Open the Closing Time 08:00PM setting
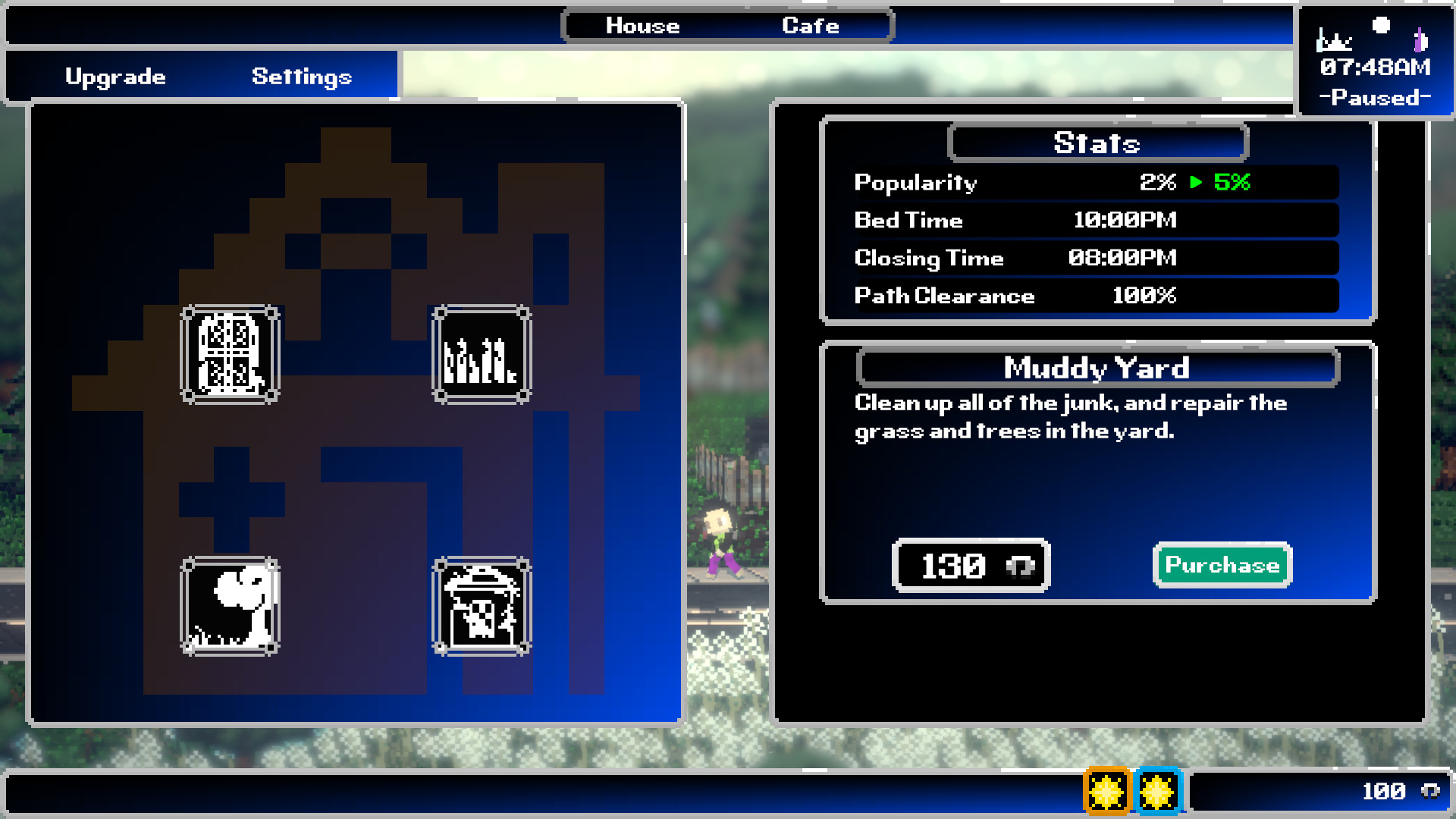Viewport: 1456px width, 819px height. tap(1095, 258)
